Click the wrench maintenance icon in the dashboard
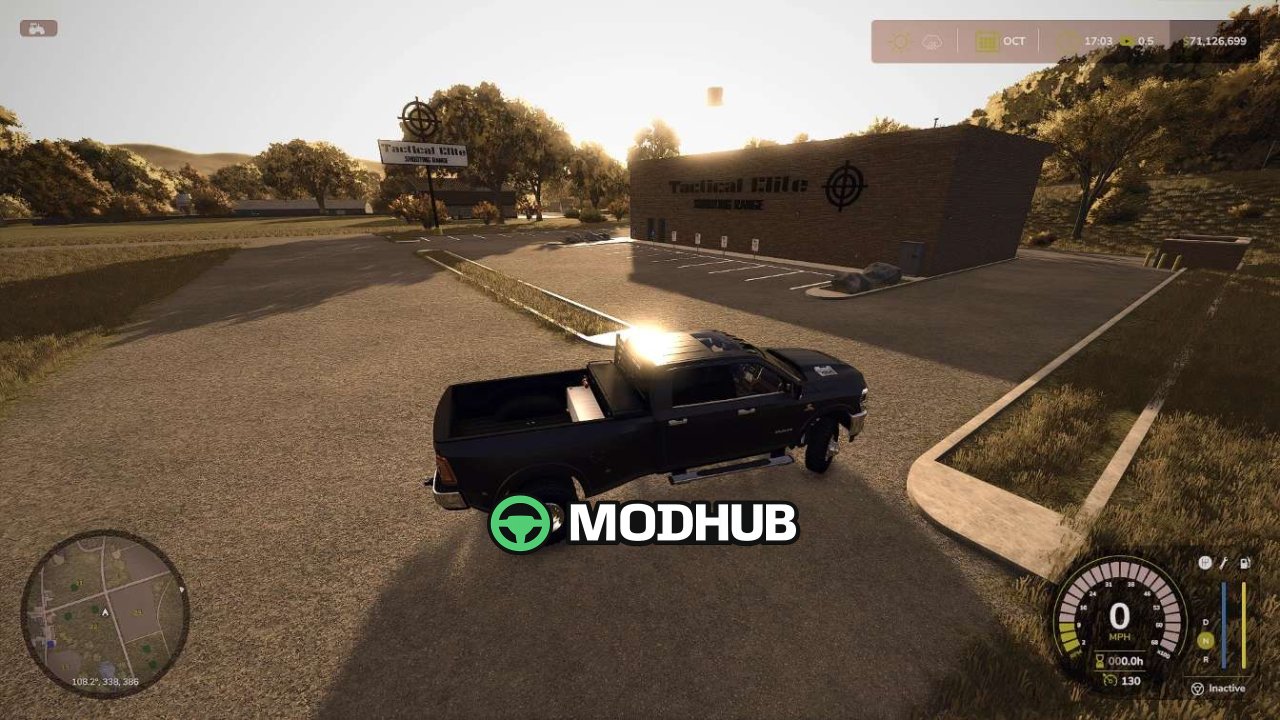1280x720 pixels. pyautogui.click(x=1222, y=563)
